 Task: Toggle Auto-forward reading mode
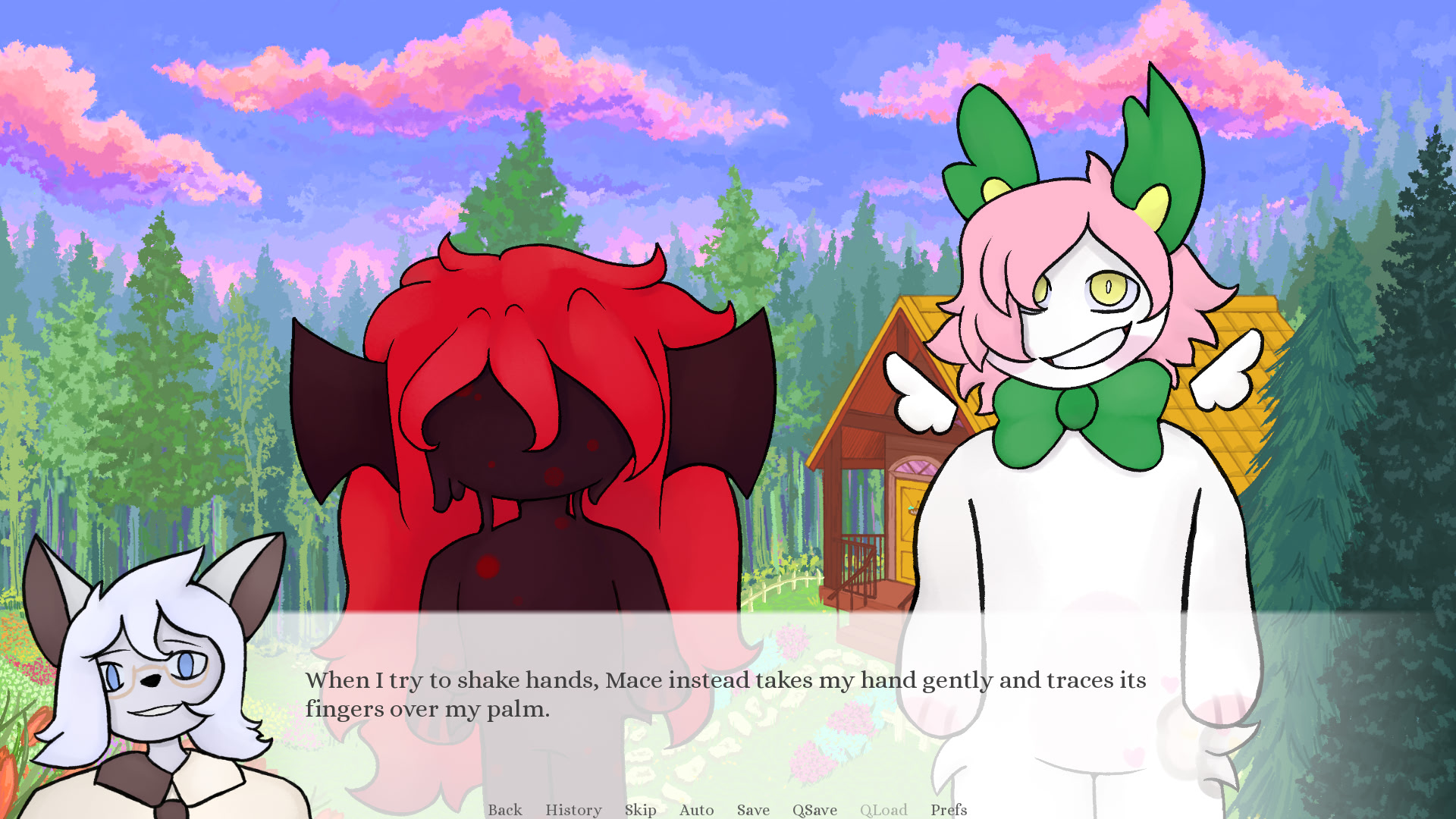point(696,810)
